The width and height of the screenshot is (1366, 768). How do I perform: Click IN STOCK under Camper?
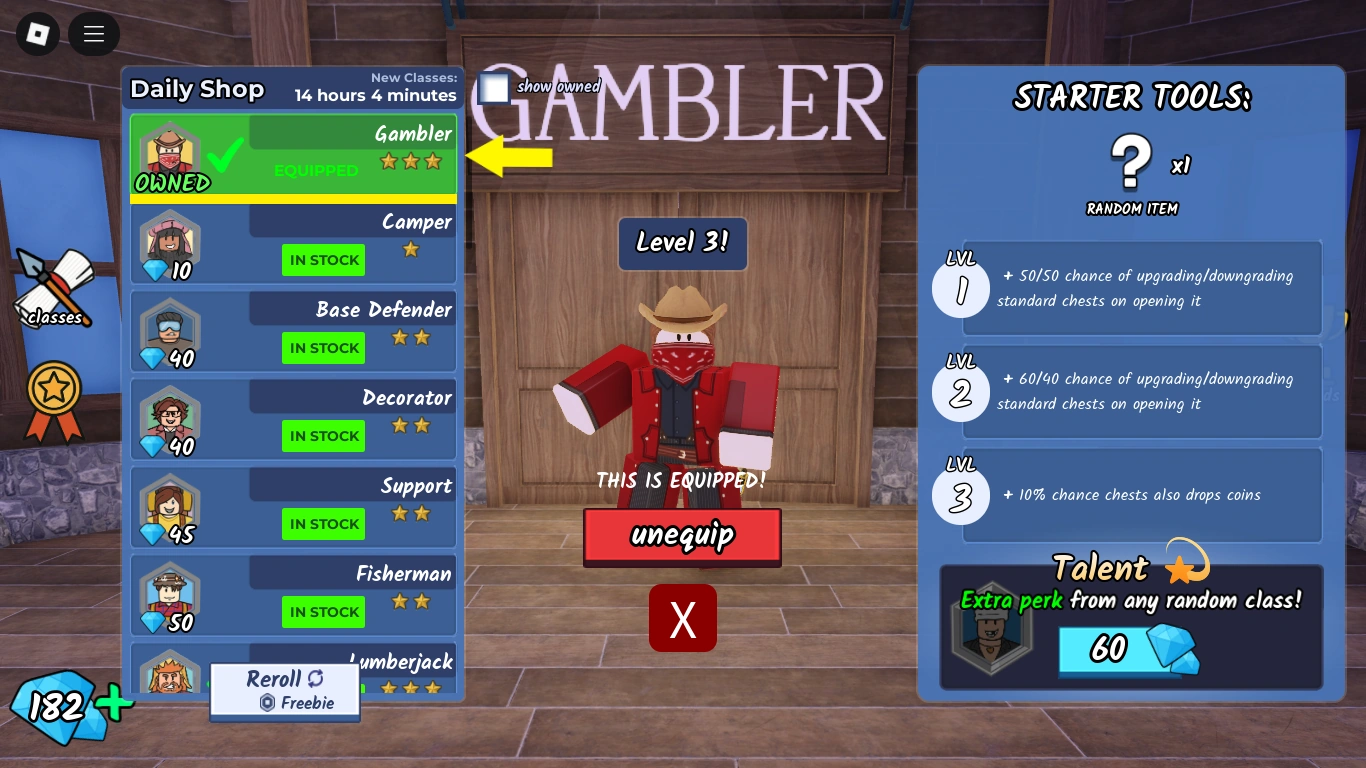coord(323,260)
